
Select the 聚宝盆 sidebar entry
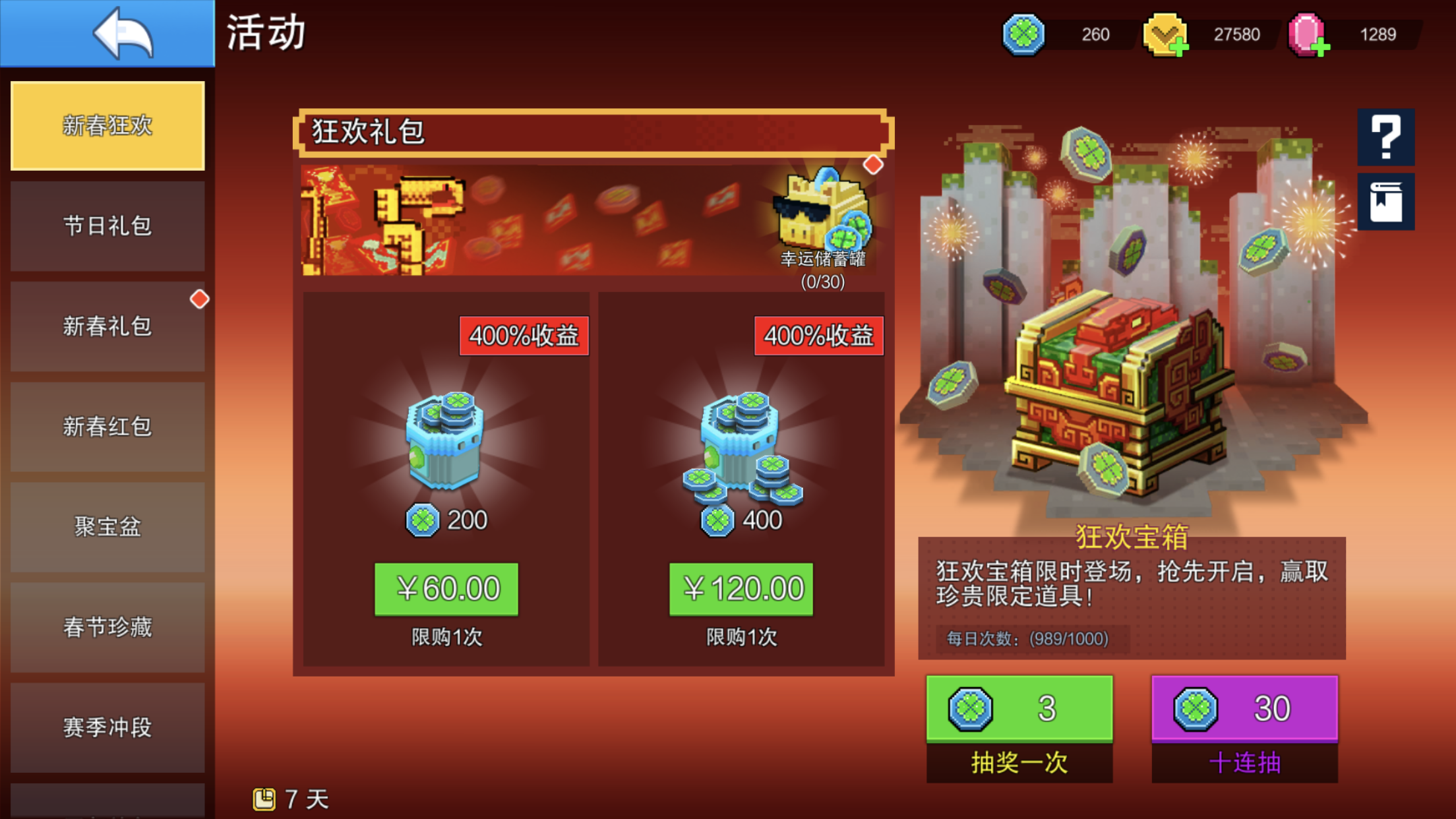pos(107,528)
